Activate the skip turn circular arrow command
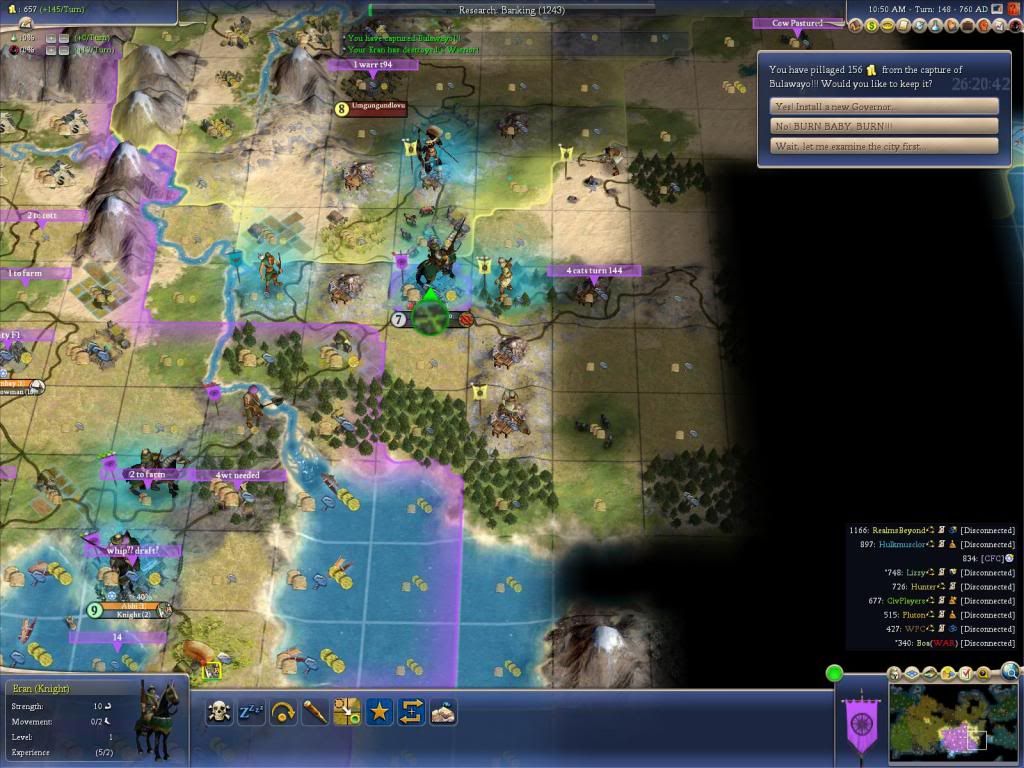The image size is (1024, 768). click(283, 712)
